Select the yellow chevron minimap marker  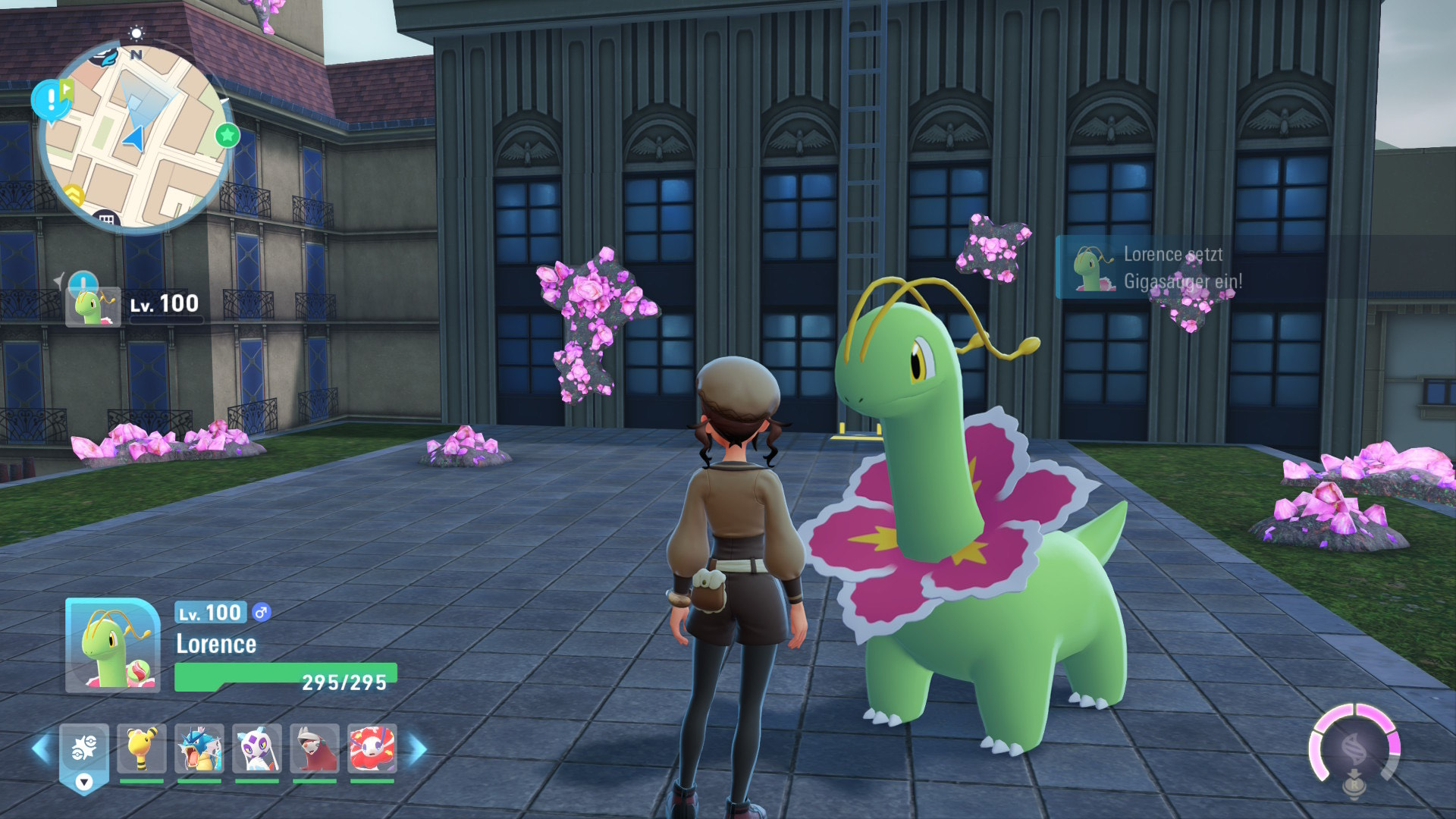point(74,195)
